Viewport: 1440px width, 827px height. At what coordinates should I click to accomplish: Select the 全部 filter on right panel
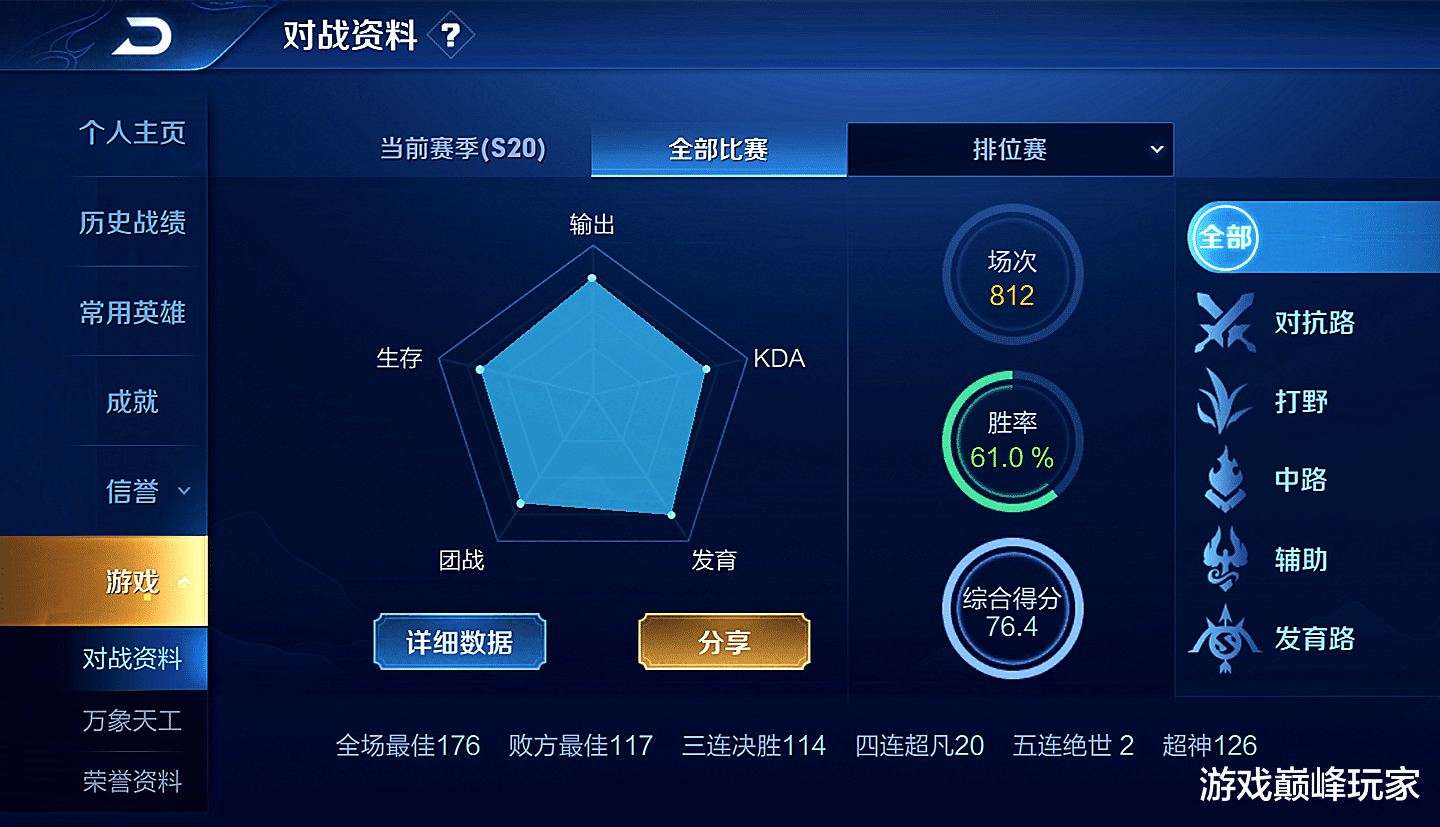1224,238
